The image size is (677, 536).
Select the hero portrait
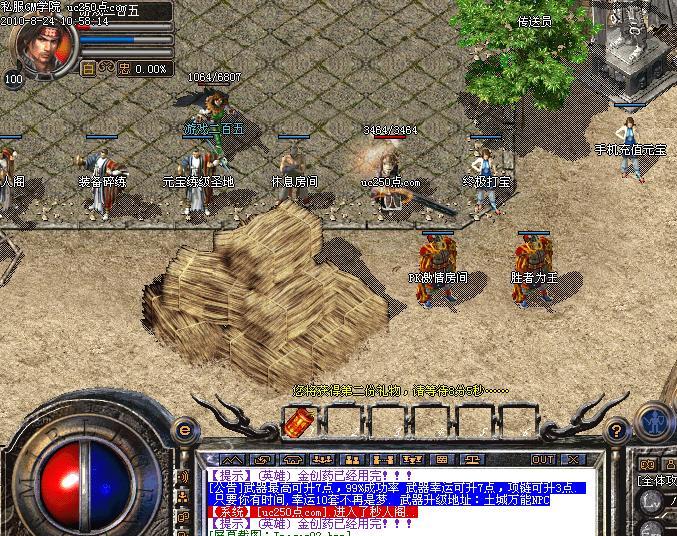[40, 49]
